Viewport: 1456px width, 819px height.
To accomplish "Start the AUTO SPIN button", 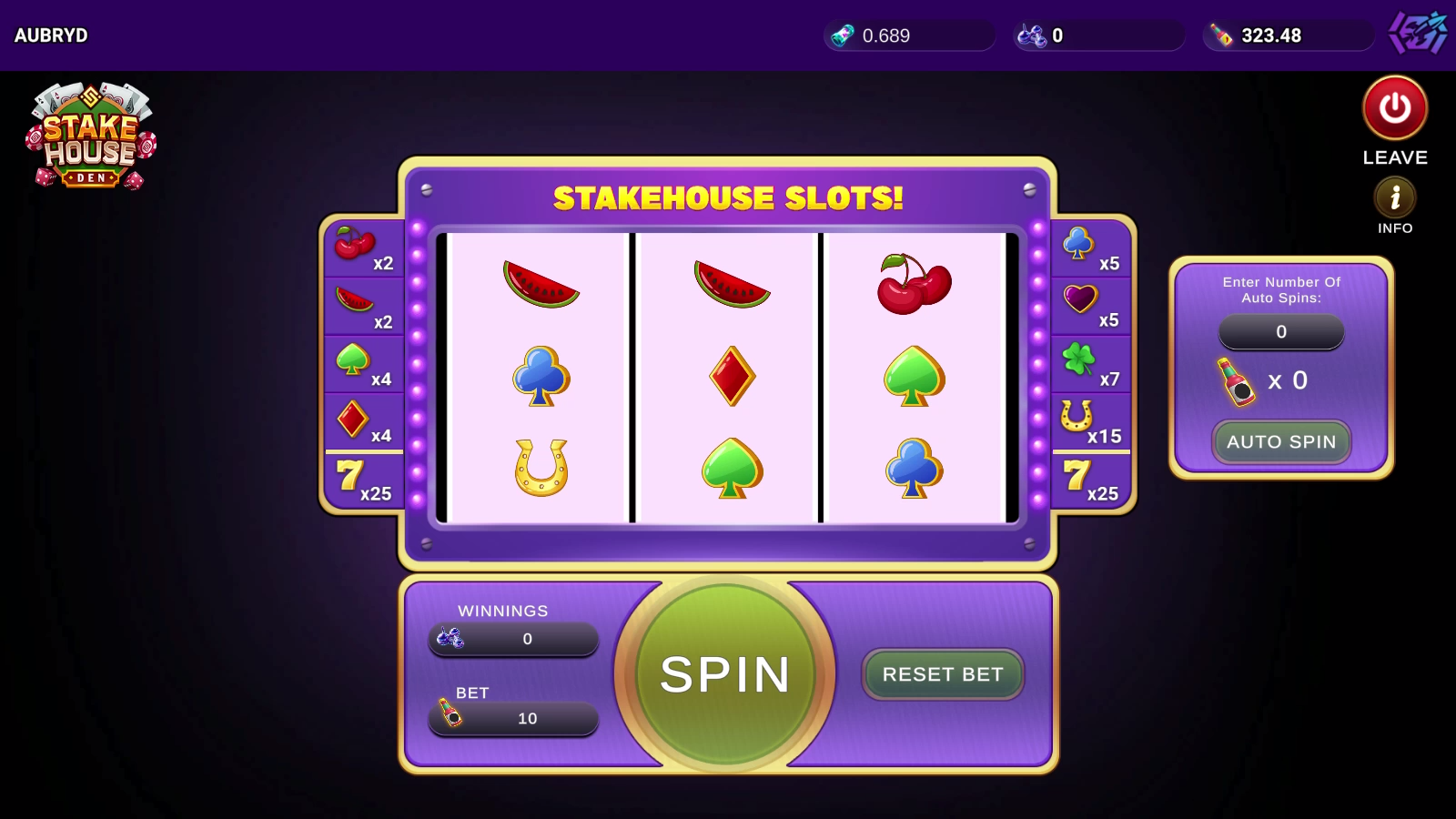I will coord(1281,442).
